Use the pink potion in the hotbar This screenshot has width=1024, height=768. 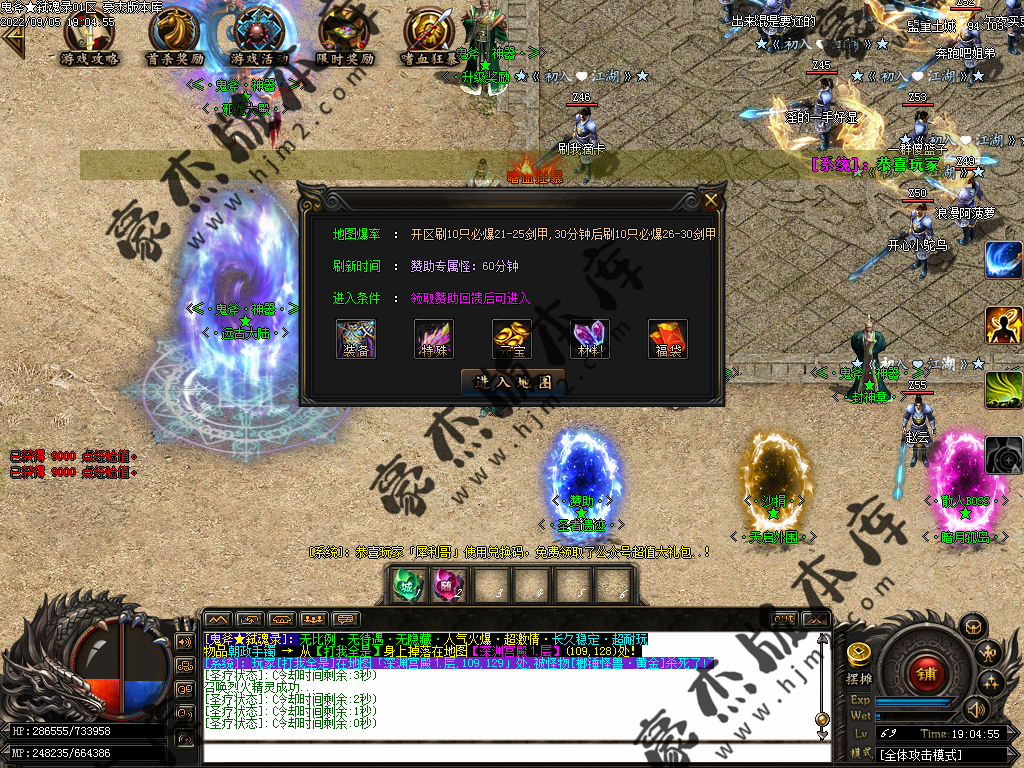point(447,584)
